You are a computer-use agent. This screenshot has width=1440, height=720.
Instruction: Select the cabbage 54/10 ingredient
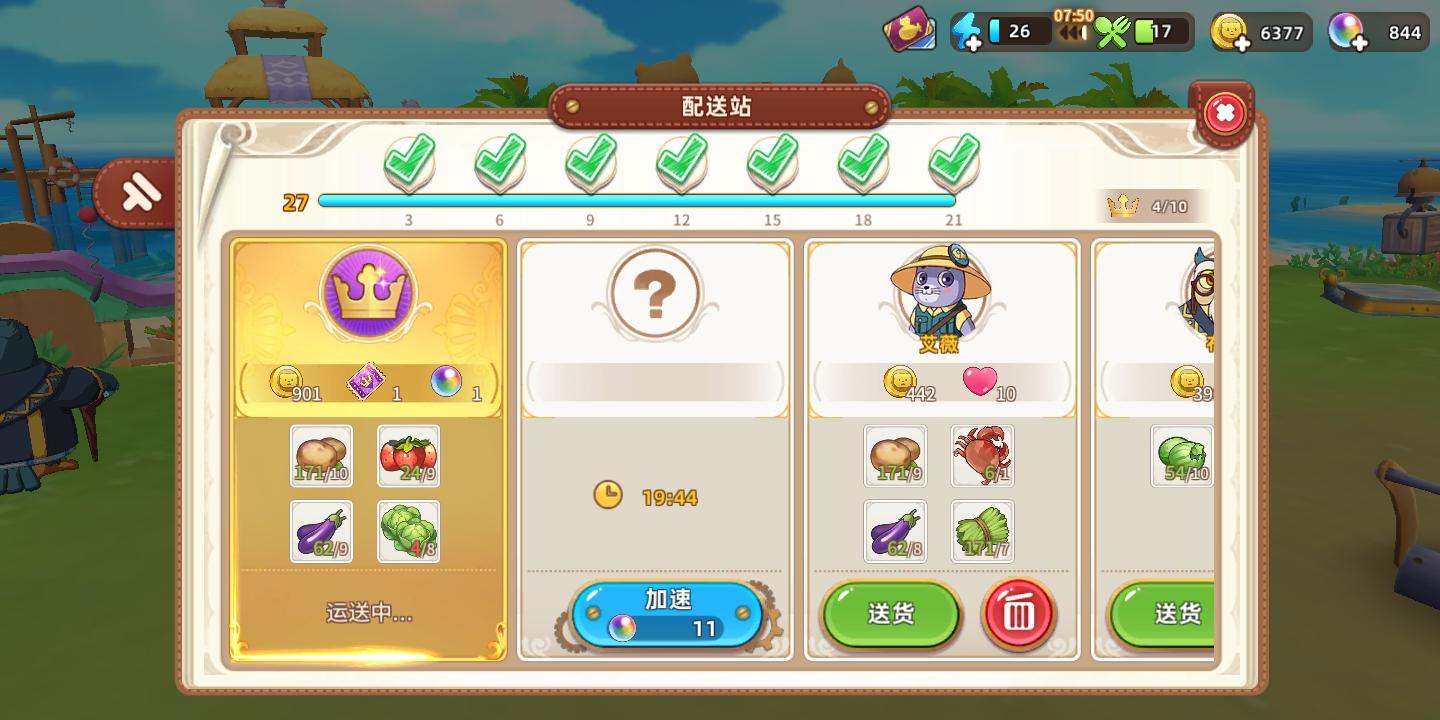1181,457
